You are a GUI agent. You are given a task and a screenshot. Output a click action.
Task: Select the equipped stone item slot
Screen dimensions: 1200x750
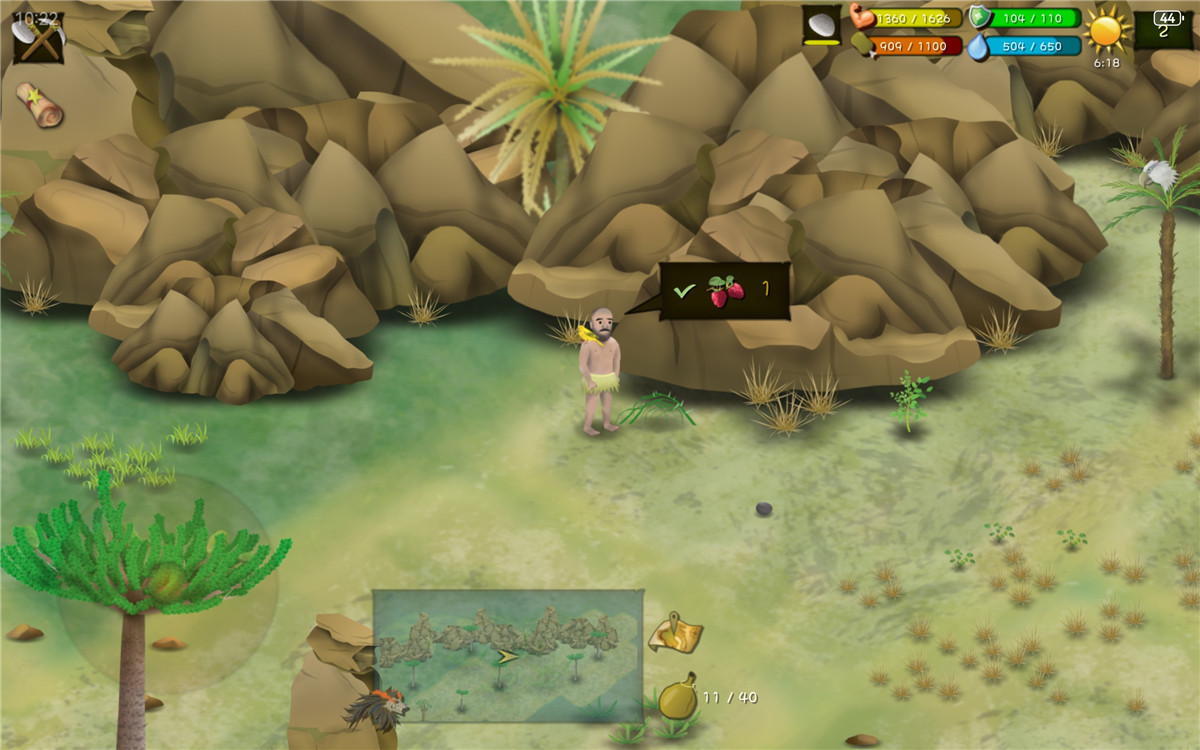pos(822,26)
